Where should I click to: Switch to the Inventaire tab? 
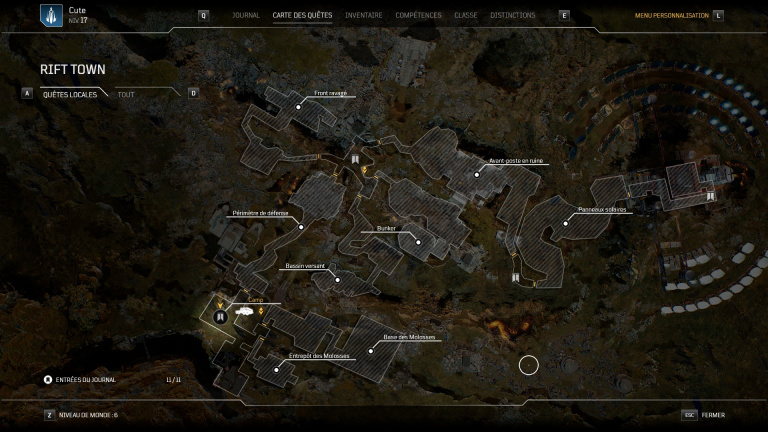pos(364,16)
